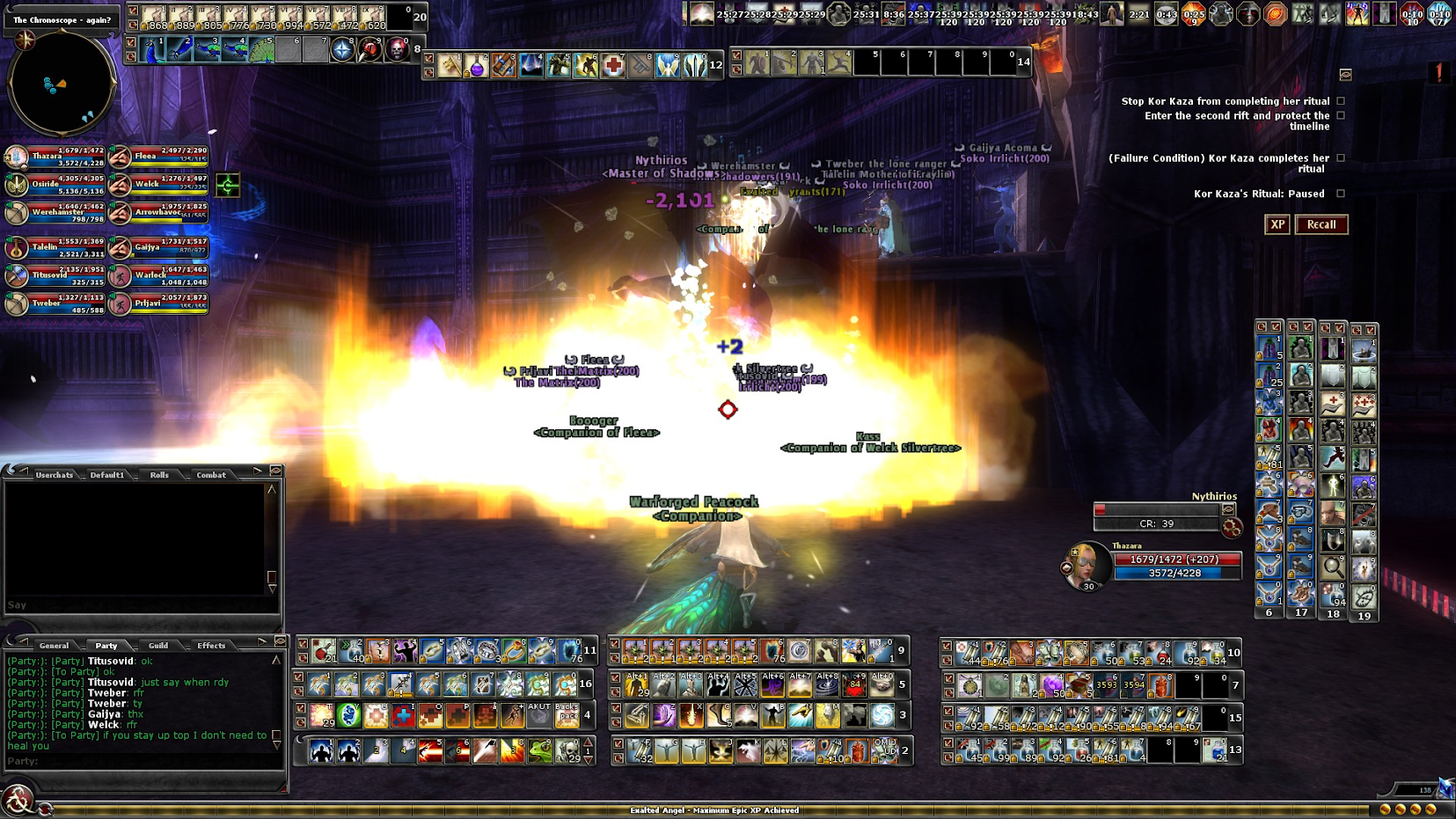Image resolution: width=1456 pixels, height=819 pixels.
Task: Click the Recall button
Action: point(1321,224)
